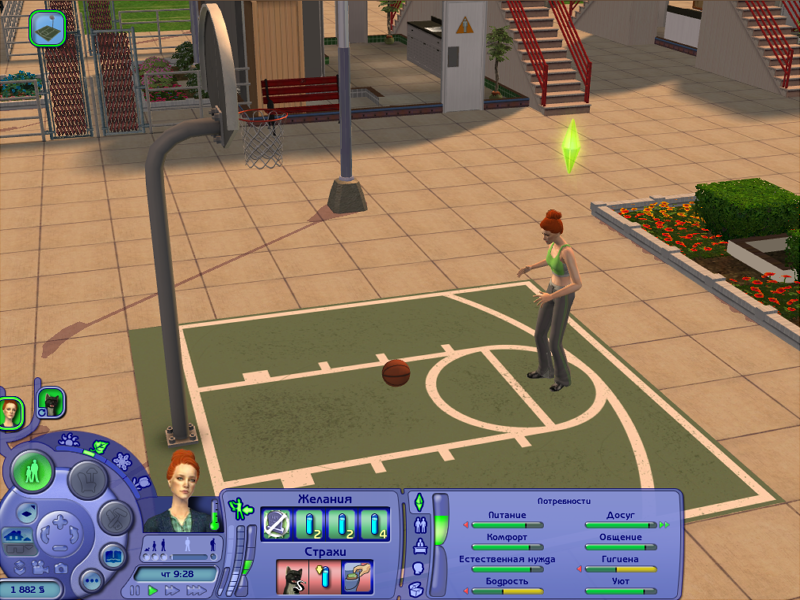Select the black cat portrait thumbnail
800x600 pixels.
pyautogui.click(x=51, y=402)
